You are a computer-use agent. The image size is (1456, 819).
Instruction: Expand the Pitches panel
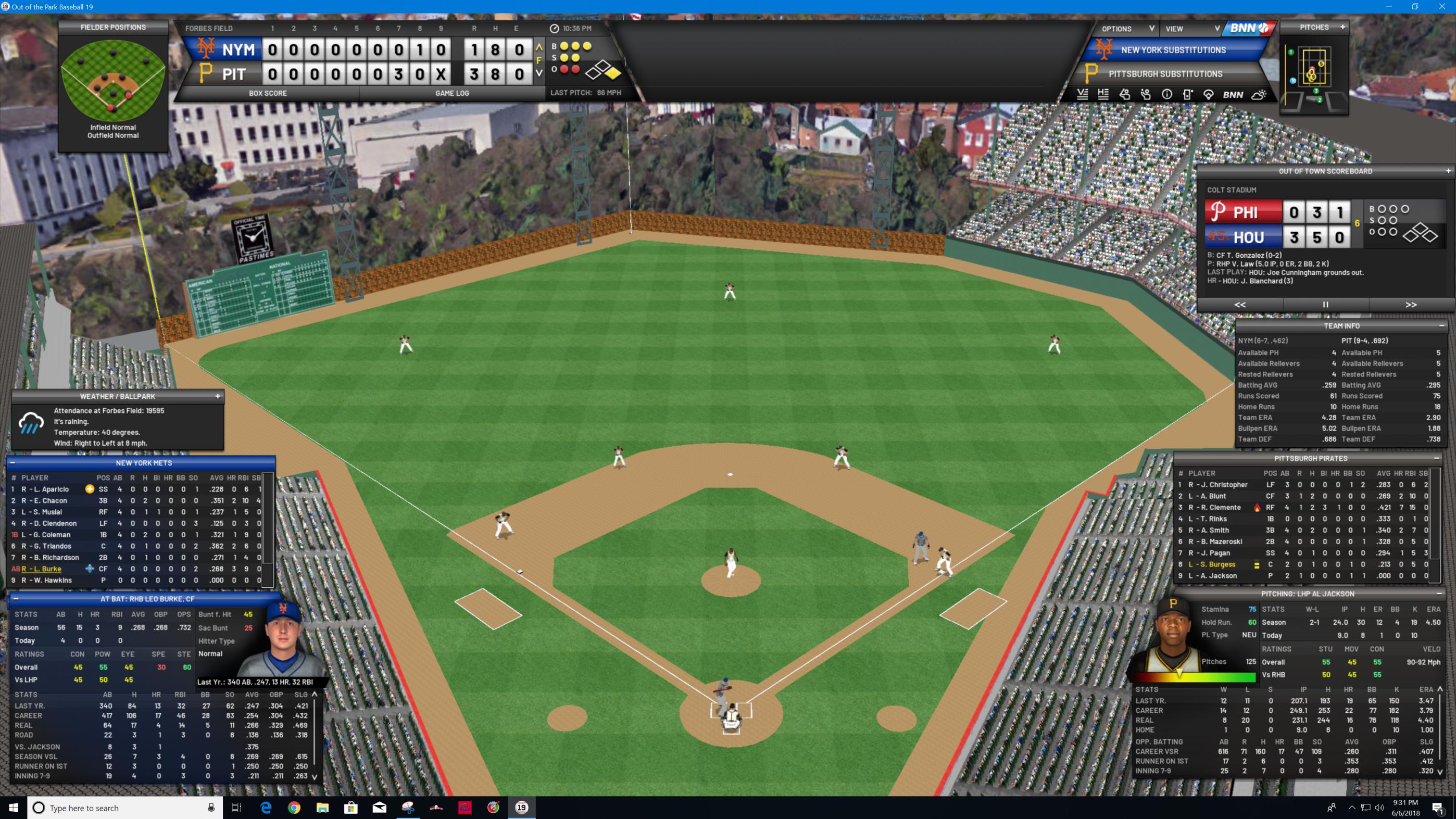click(x=1342, y=27)
